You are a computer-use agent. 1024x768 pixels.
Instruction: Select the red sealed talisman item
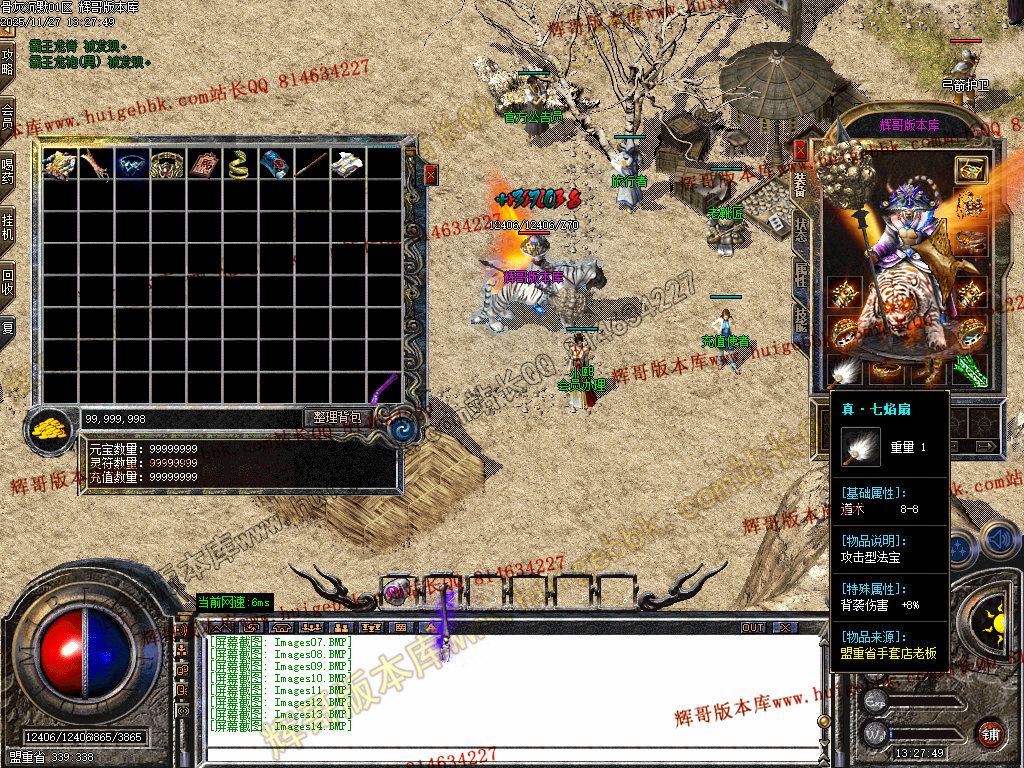(x=202, y=164)
